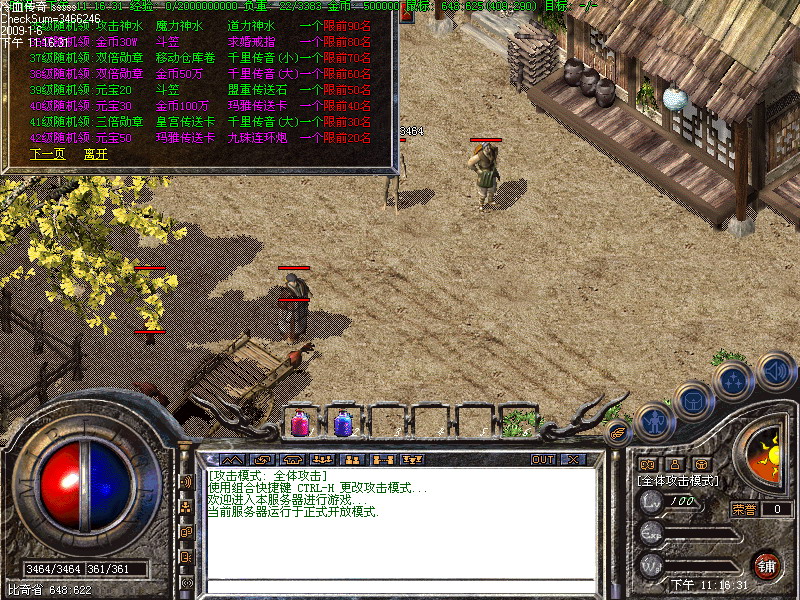
Task: Go to next page via 下一页 link
Action: point(47,154)
